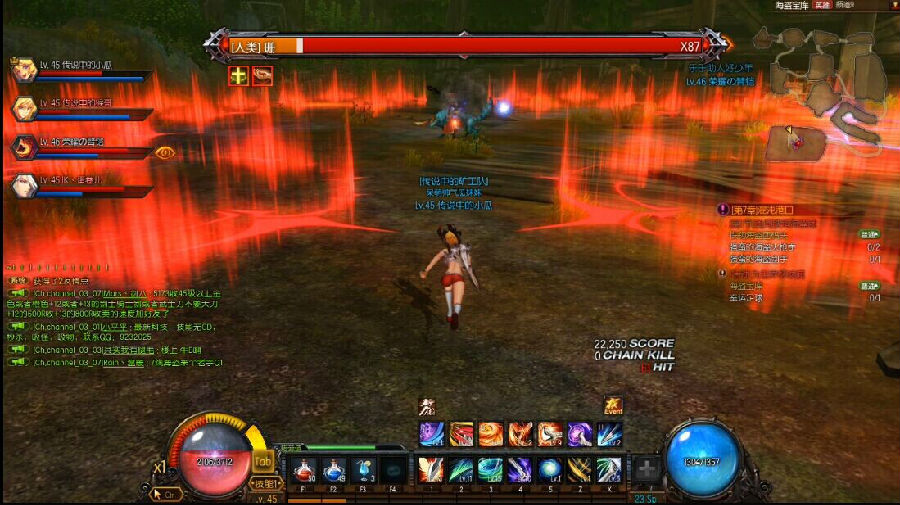The width and height of the screenshot is (900, 505).
Task: Click the grey plus slot by mana orb
Action: (x=647, y=471)
